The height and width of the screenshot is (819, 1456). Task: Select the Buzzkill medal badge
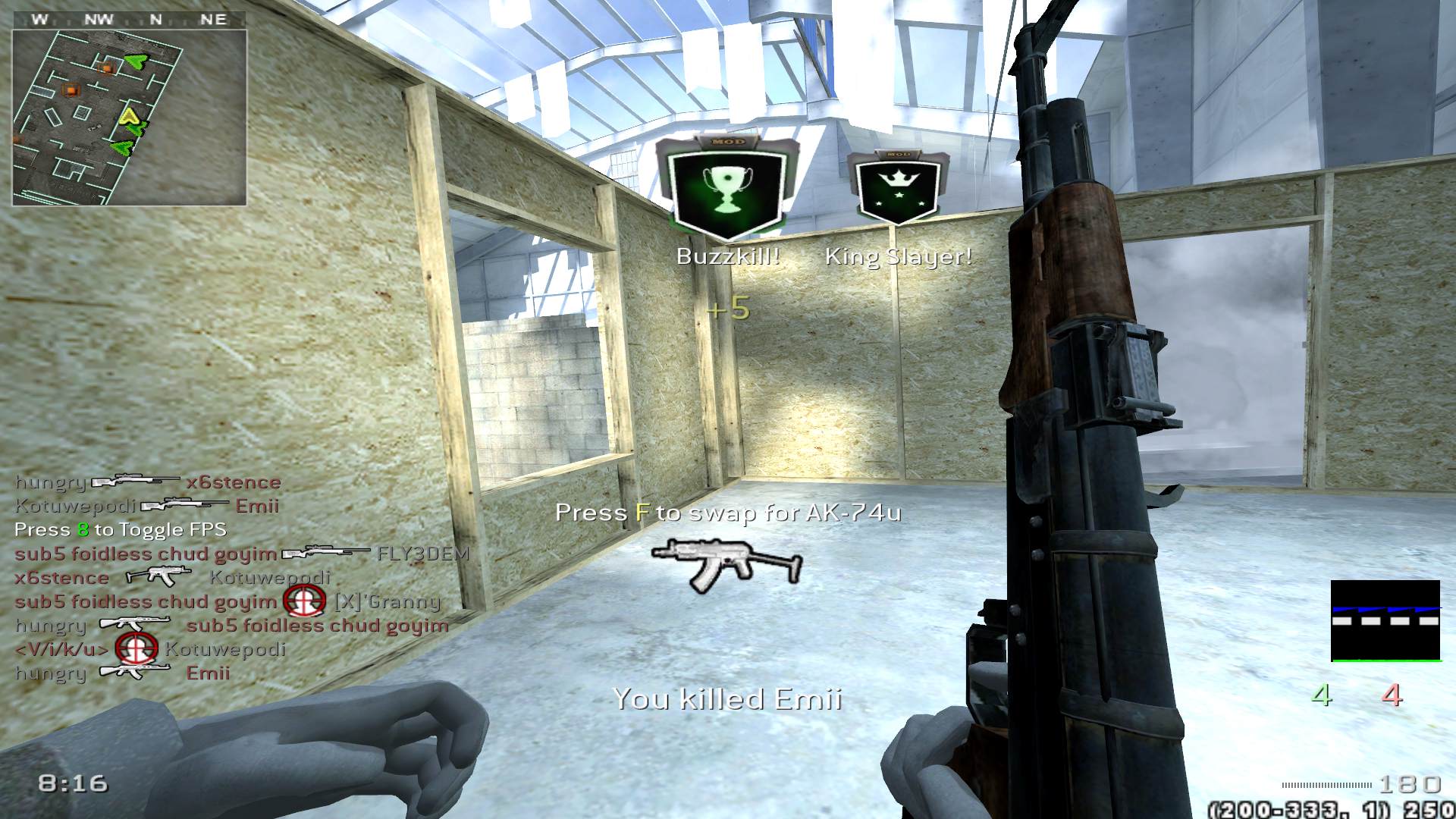[728, 187]
